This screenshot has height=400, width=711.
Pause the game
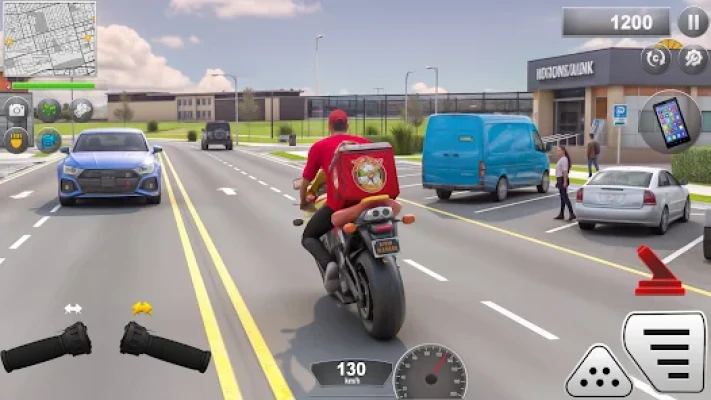point(693,21)
